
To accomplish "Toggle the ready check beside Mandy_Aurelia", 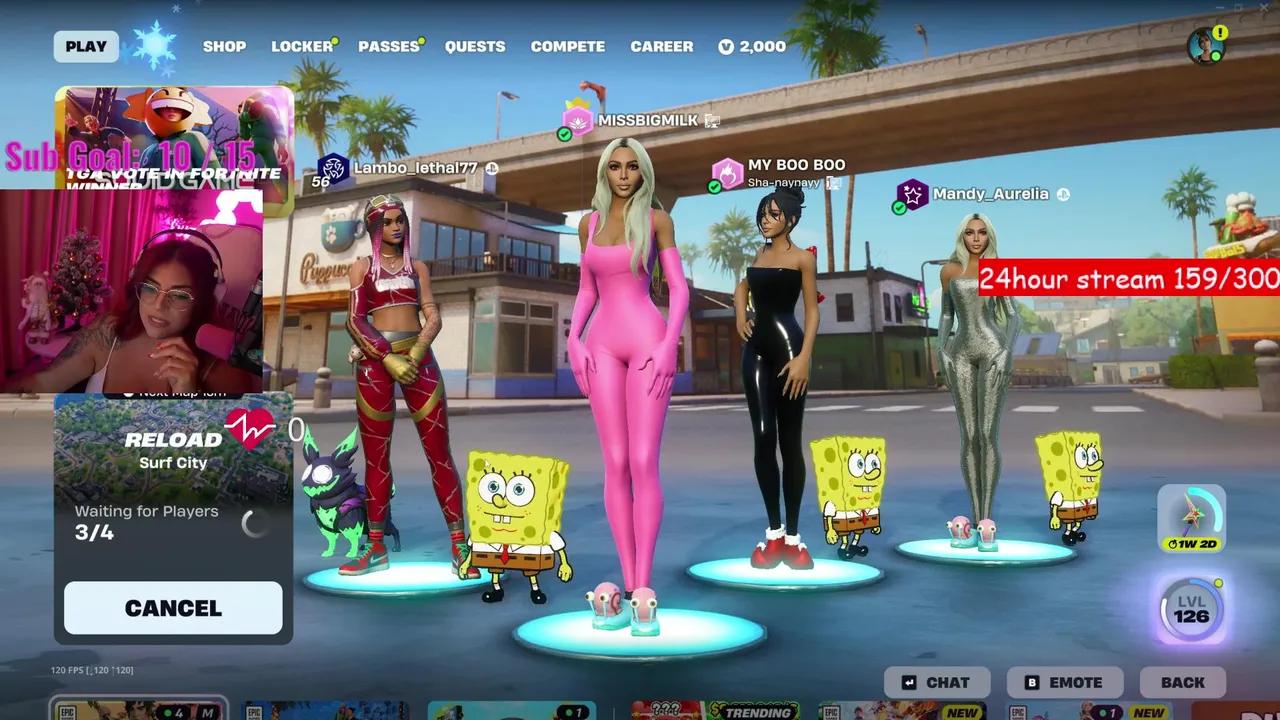I will pos(899,206).
